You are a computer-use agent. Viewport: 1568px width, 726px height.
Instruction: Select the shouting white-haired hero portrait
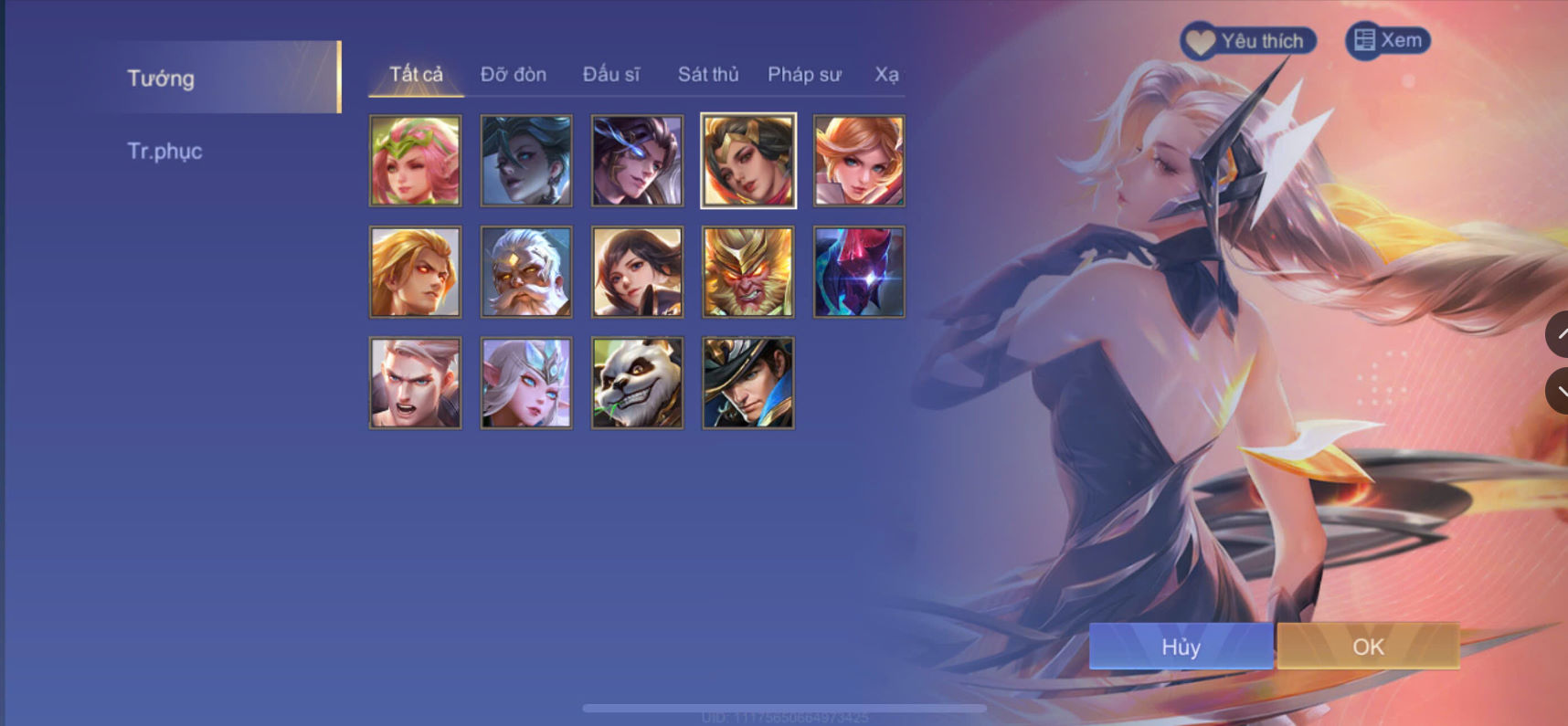pos(415,382)
